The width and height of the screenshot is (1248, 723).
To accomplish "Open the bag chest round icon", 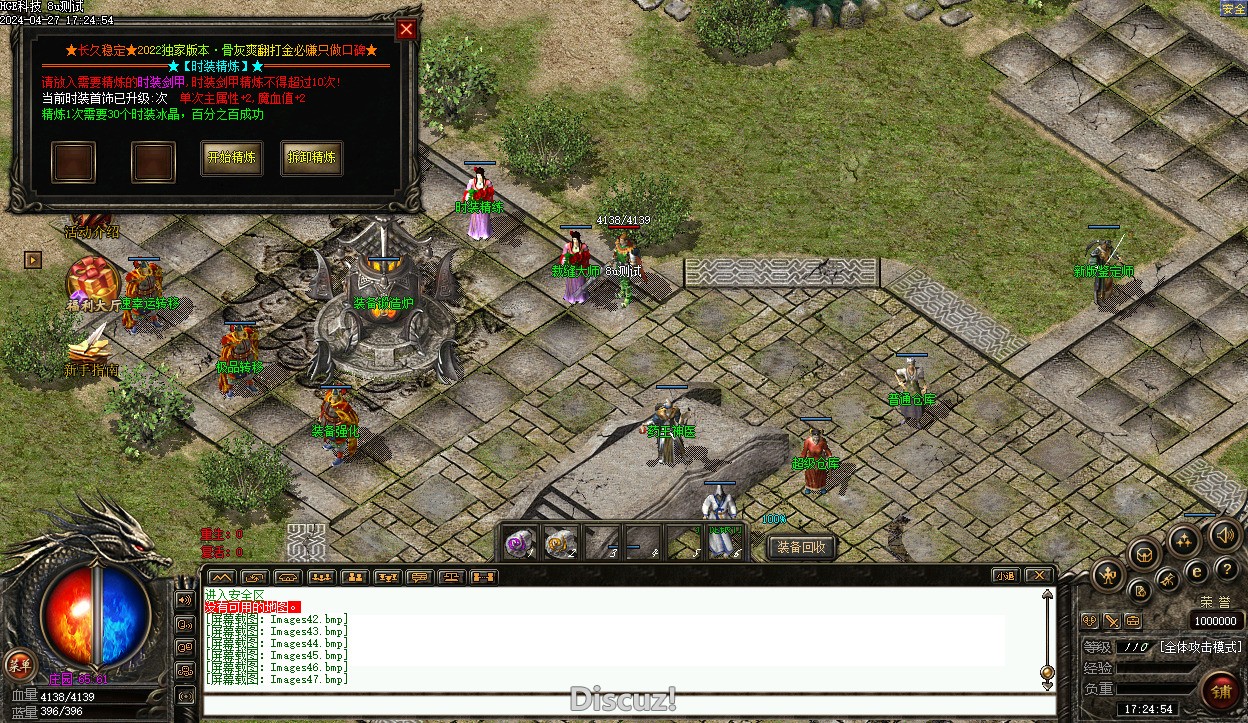I will [1147, 554].
